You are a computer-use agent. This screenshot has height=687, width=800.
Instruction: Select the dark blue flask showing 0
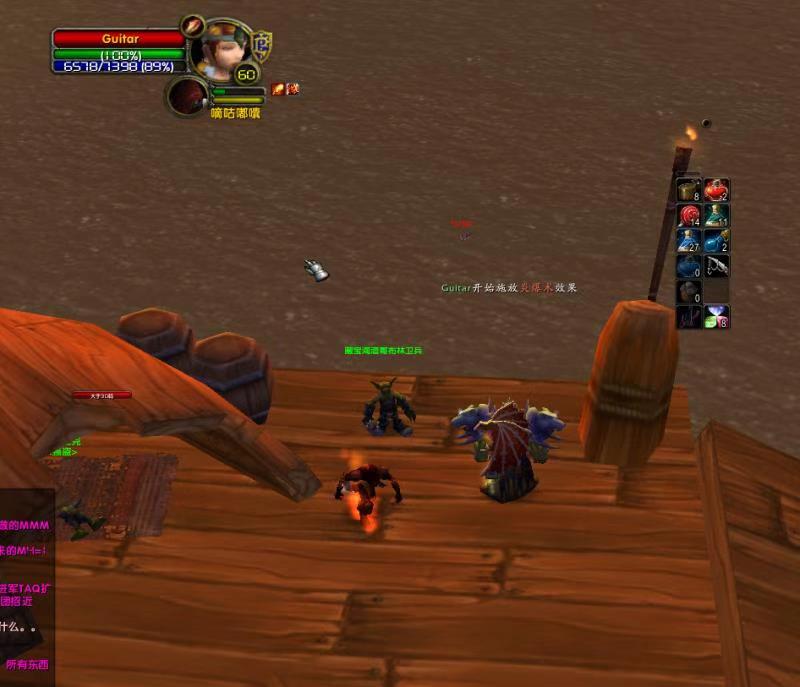(689, 266)
